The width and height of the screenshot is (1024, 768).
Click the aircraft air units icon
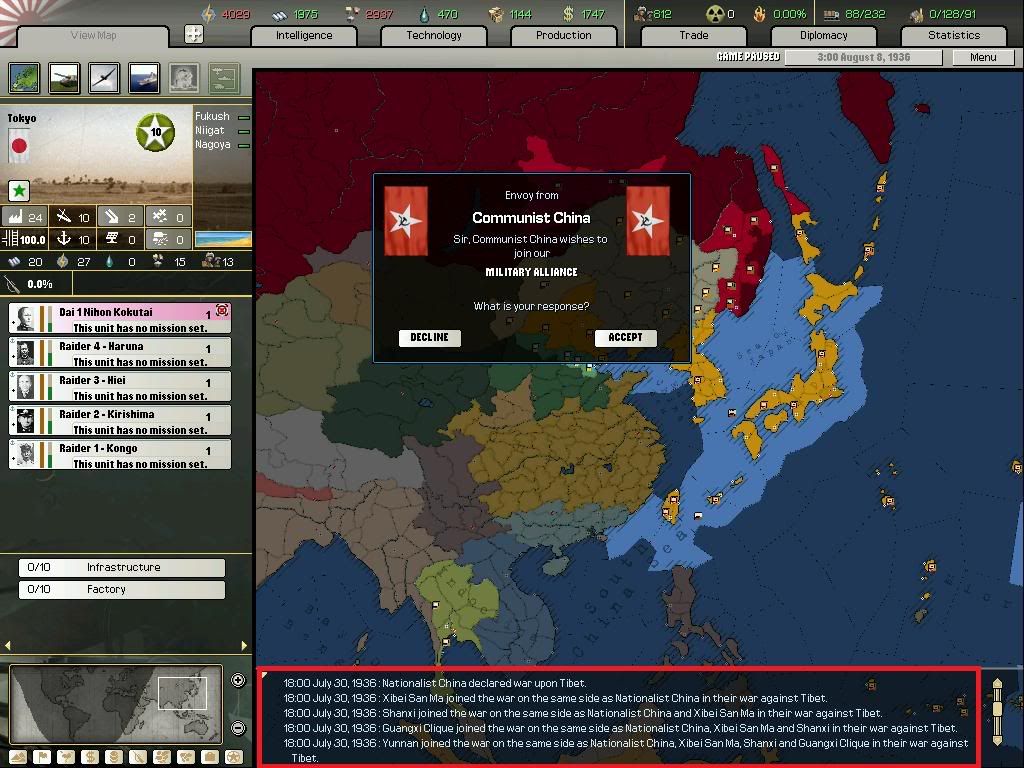pyautogui.click(x=104, y=78)
